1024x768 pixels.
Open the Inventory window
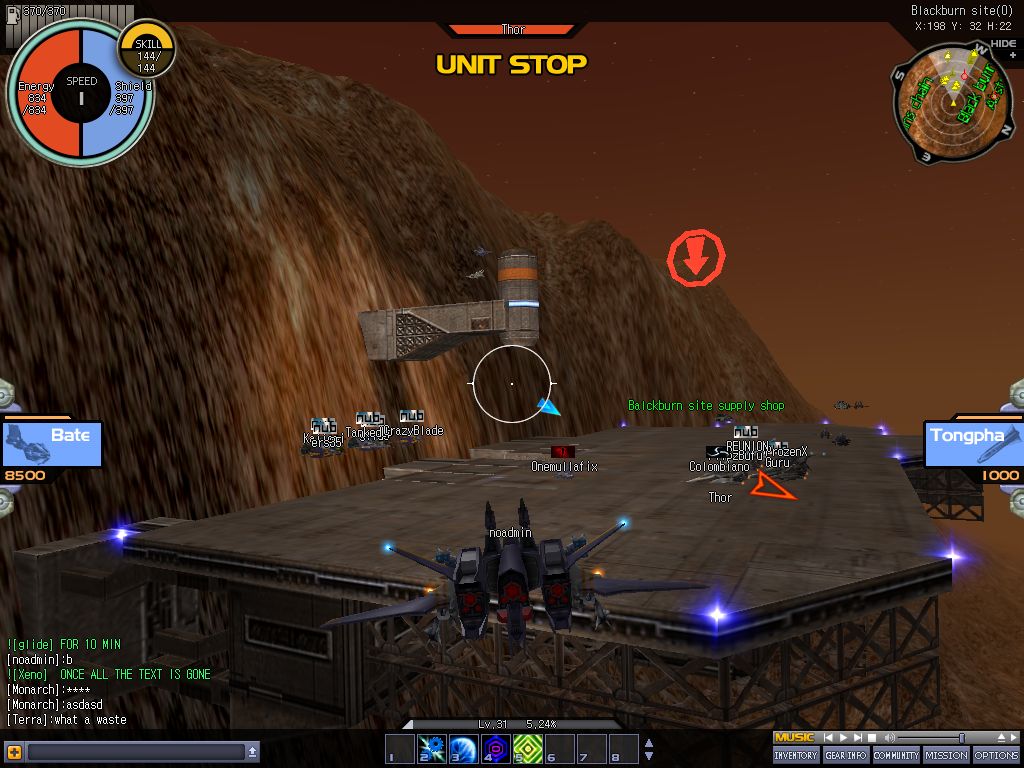796,755
